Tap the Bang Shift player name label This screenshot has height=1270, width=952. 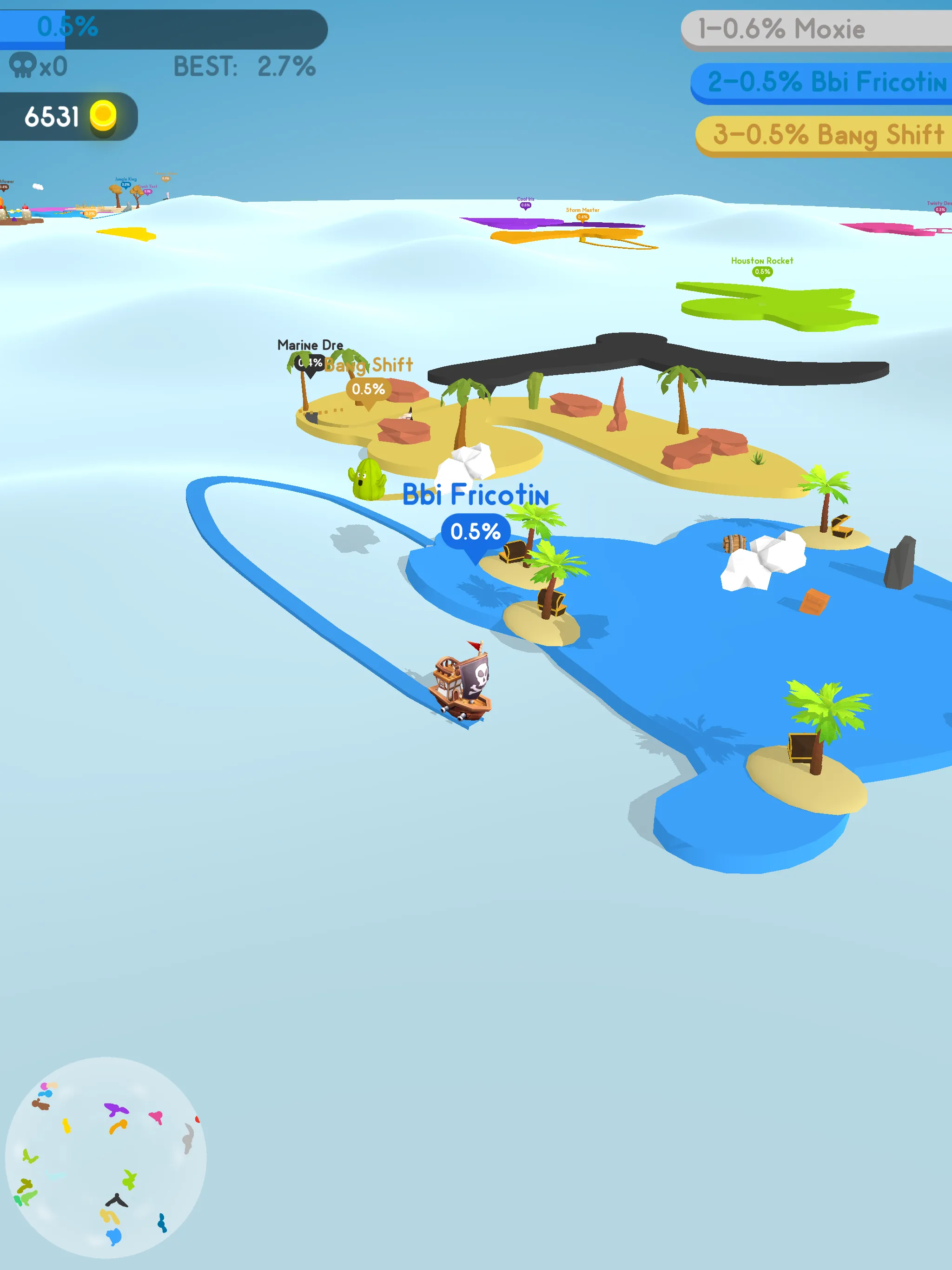369,364
